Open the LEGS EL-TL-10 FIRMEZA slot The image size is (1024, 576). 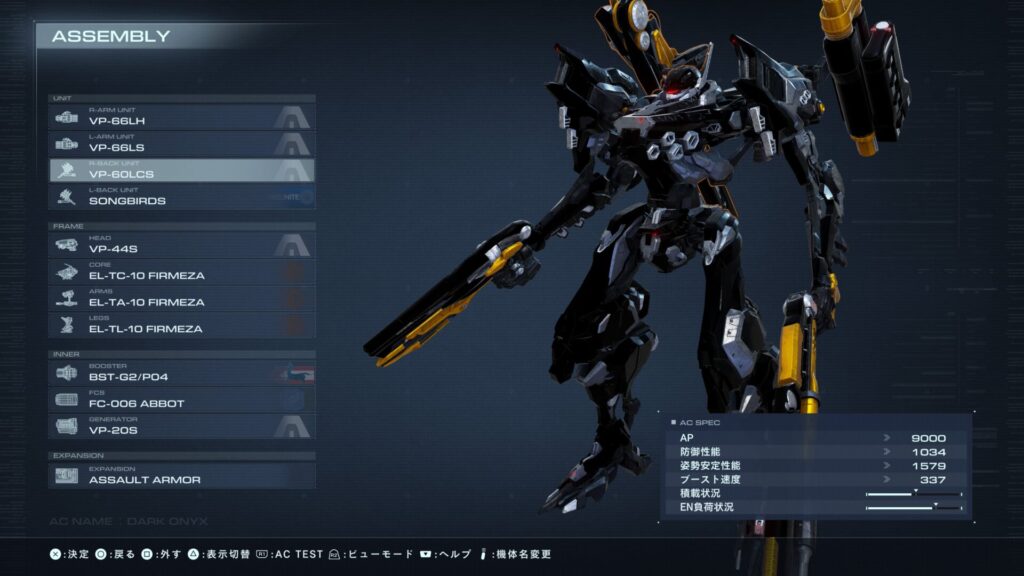(x=182, y=325)
